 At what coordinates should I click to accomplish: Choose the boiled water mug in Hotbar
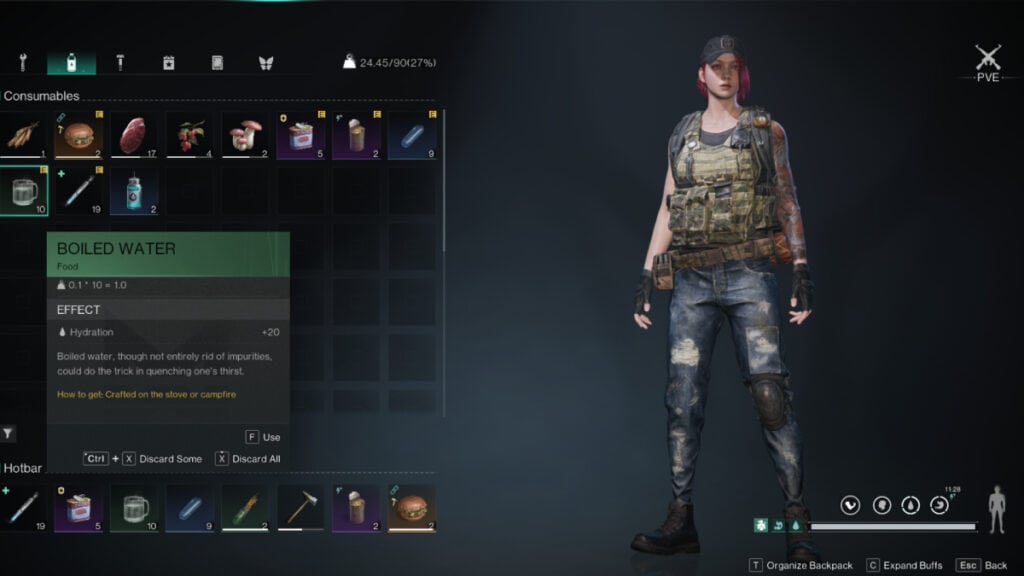point(134,508)
